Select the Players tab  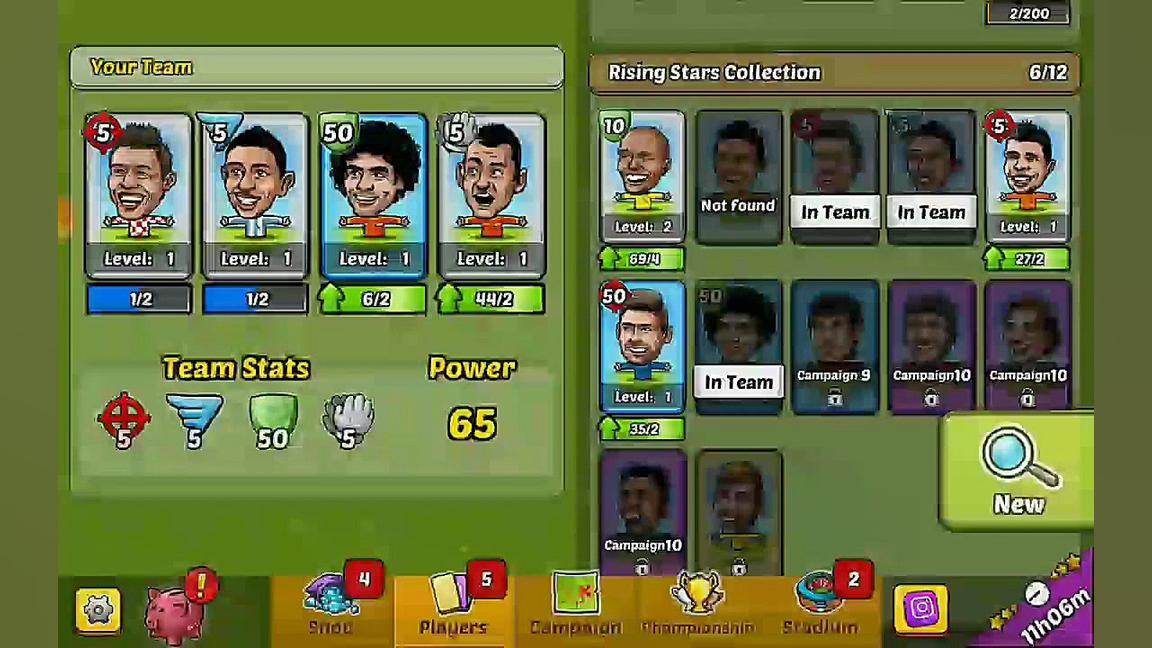454,606
